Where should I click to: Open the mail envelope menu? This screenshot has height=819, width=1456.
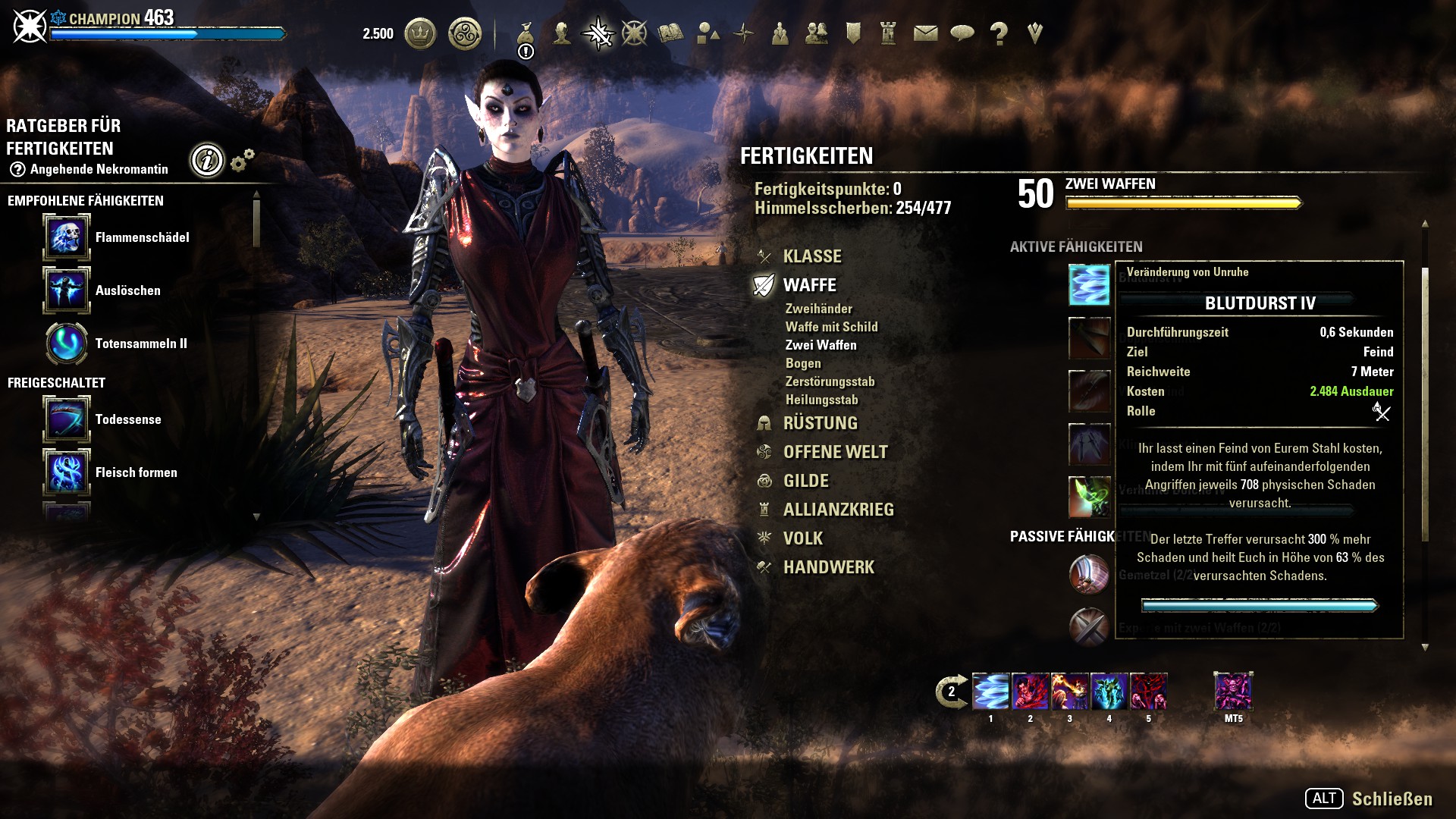coord(925,33)
